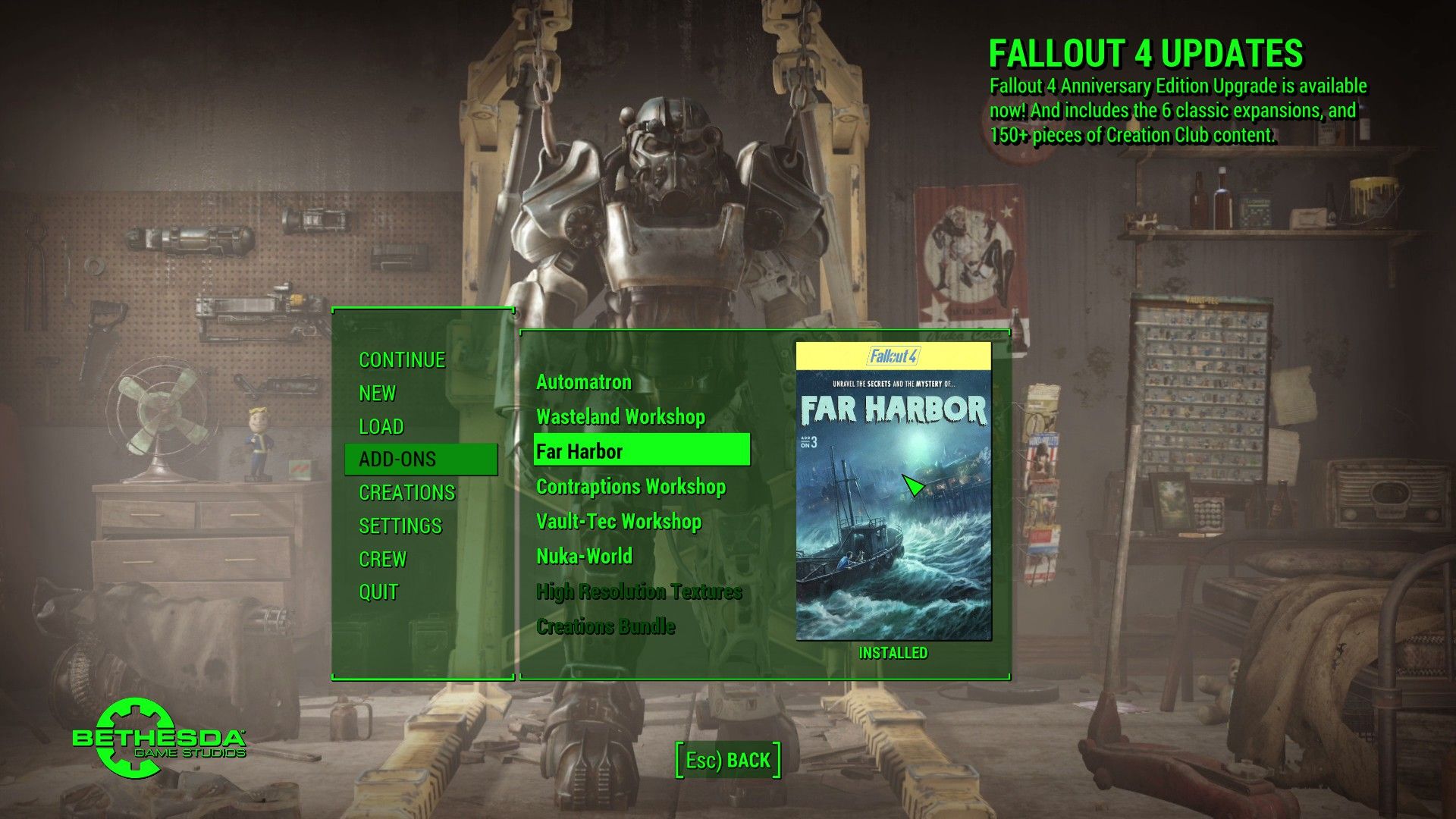View the CREW credits entry
This screenshot has width=1456, height=819.
point(383,560)
